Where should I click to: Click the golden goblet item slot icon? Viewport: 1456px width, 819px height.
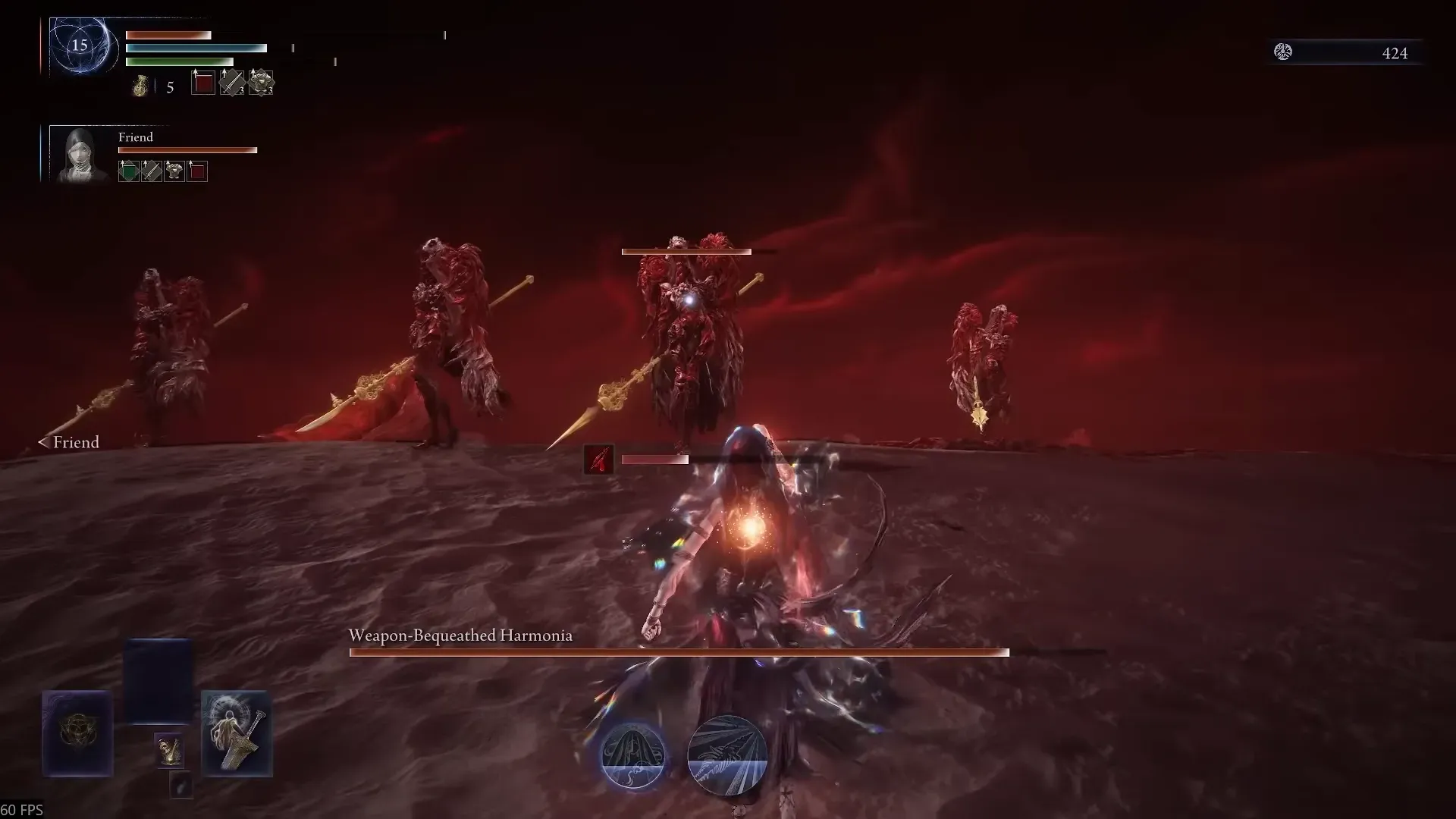pos(169,750)
